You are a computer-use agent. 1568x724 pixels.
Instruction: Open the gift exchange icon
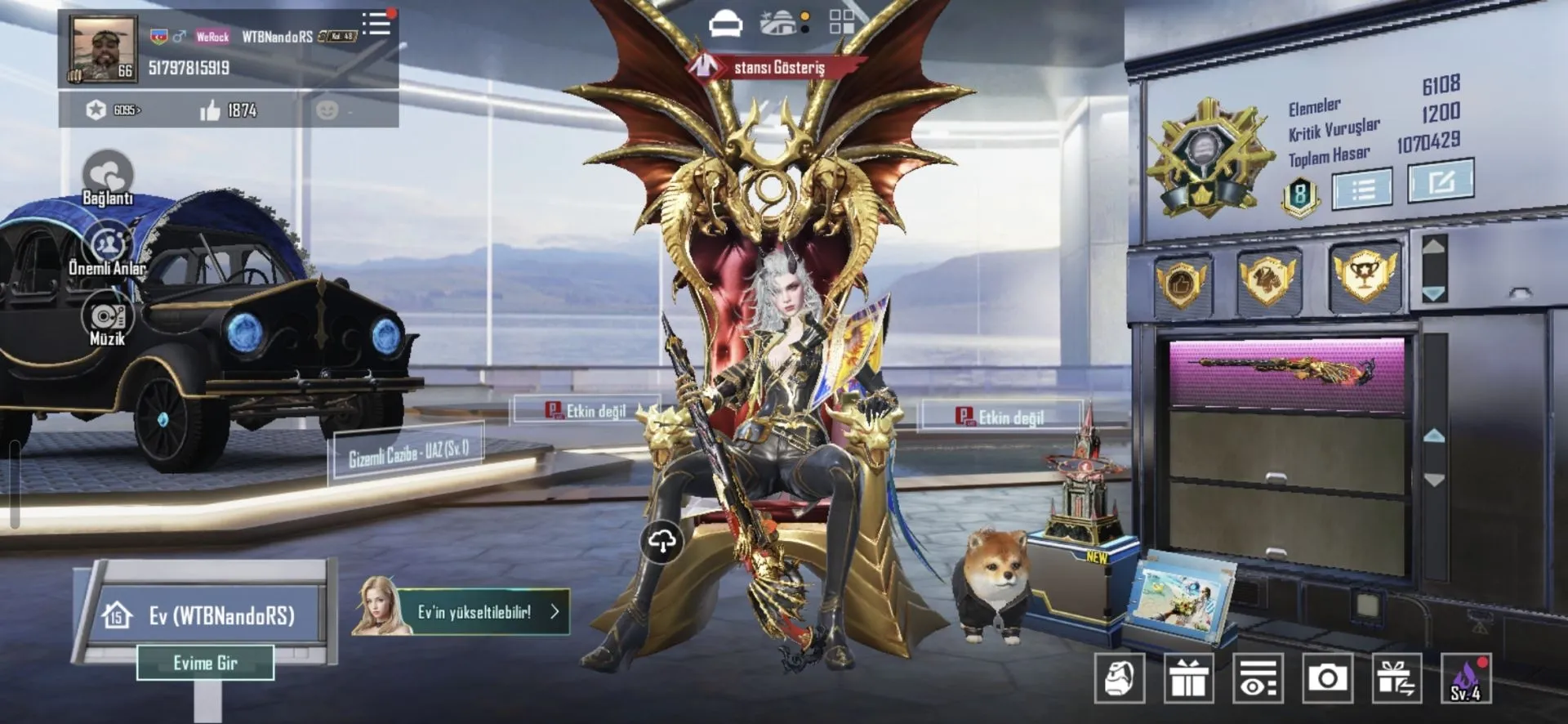[x=1396, y=678]
